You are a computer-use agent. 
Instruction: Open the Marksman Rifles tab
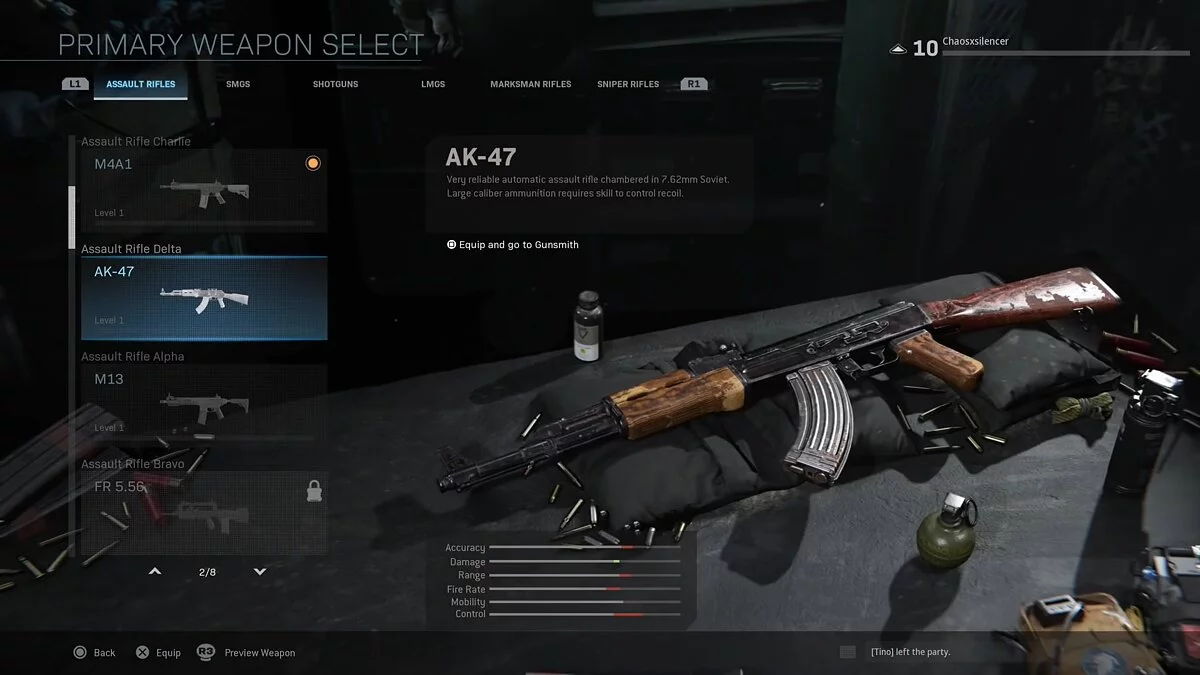click(x=530, y=84)
